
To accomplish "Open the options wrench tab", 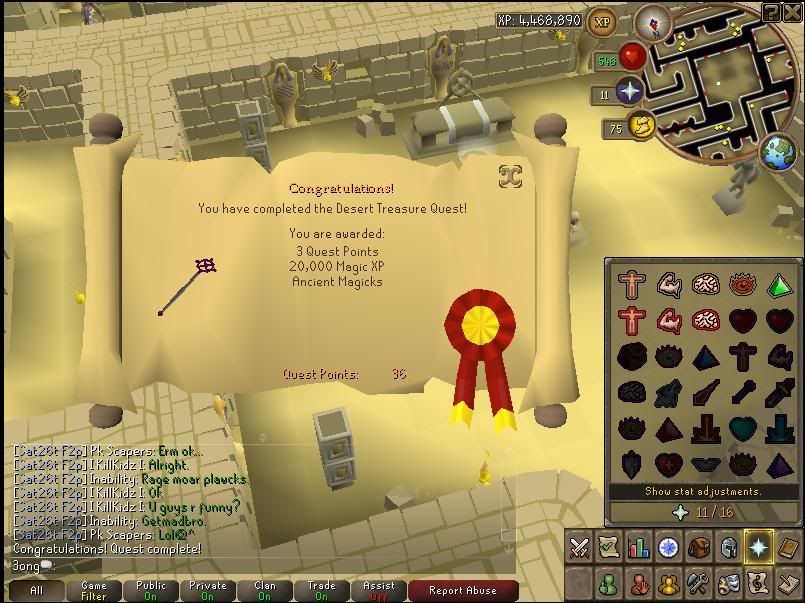I will (x=698, y=583).
